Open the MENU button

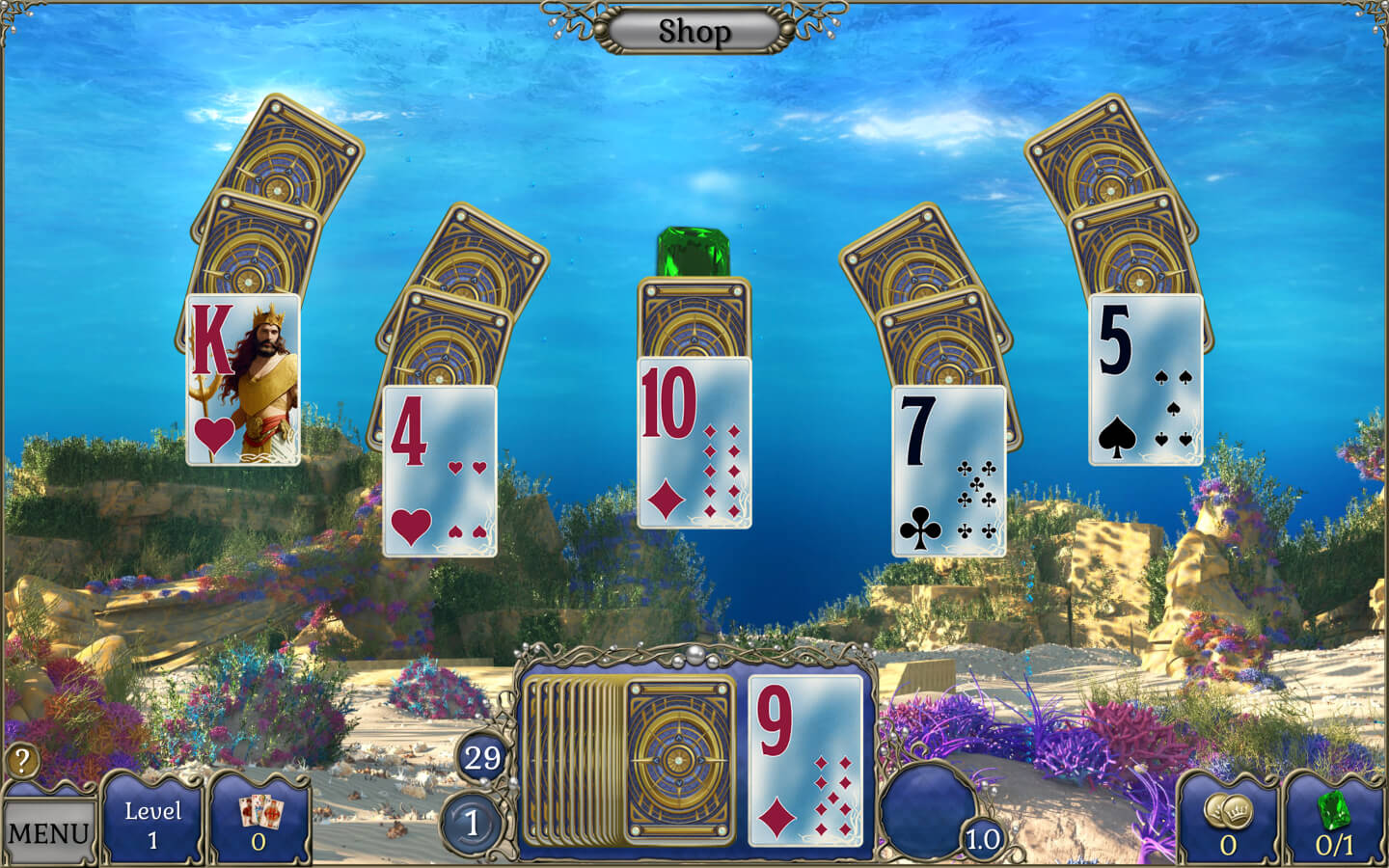tap(47, 831)
